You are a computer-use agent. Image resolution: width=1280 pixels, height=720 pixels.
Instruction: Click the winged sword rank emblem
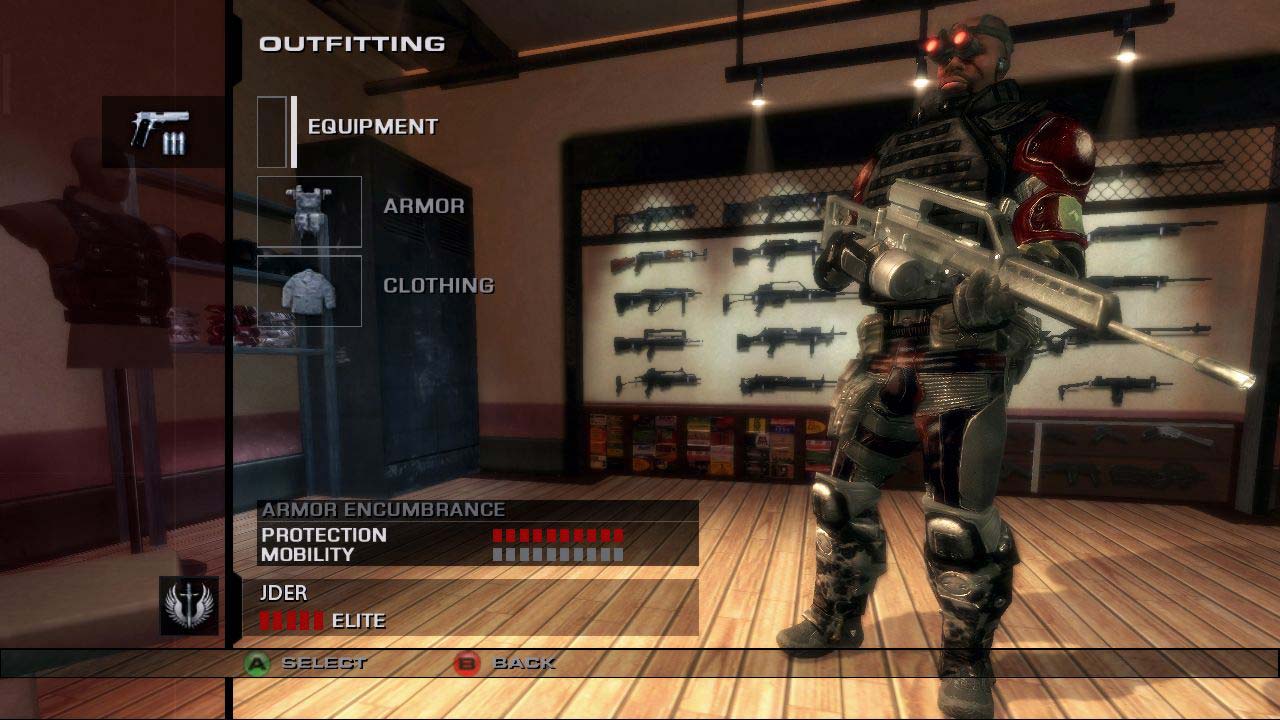[188, 605]
